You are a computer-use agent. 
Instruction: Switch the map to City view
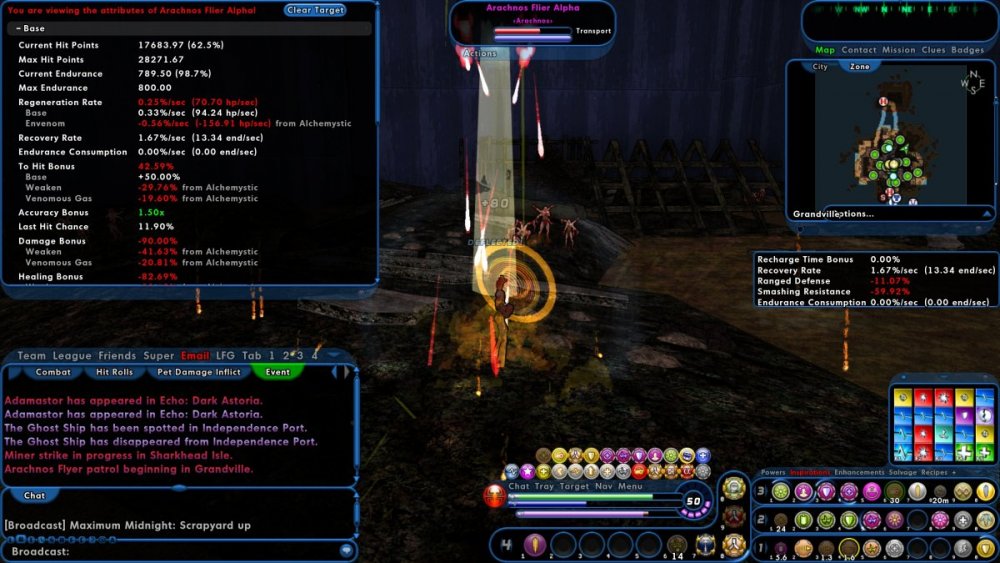point(820,67)
